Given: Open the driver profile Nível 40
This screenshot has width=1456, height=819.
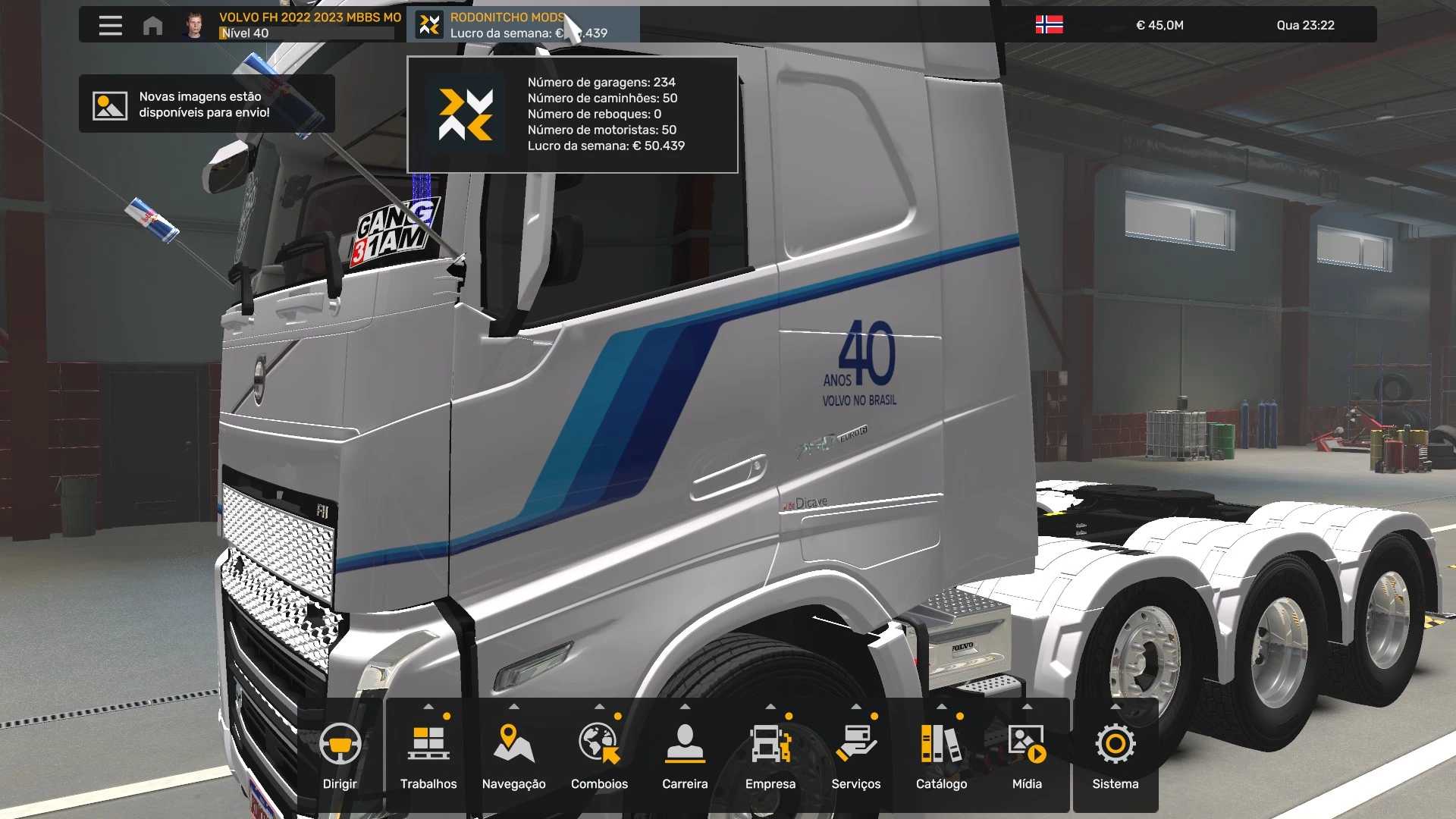Looking at the screenshot, I should click(292, 25).
